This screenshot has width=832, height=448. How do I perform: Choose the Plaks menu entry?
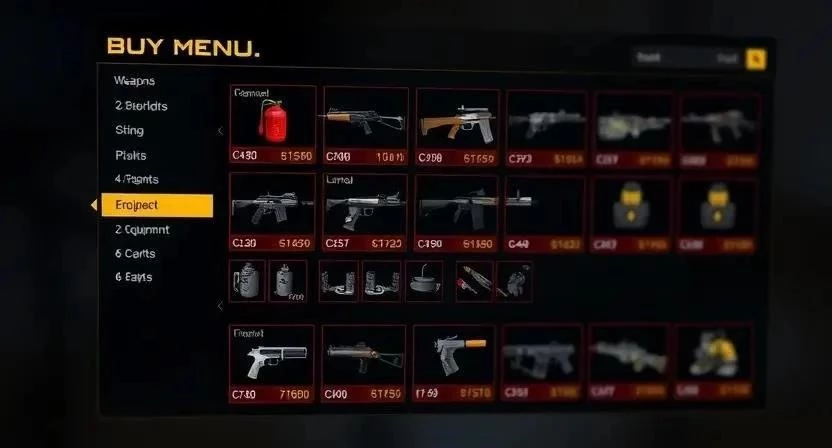[x=131, y=155]
